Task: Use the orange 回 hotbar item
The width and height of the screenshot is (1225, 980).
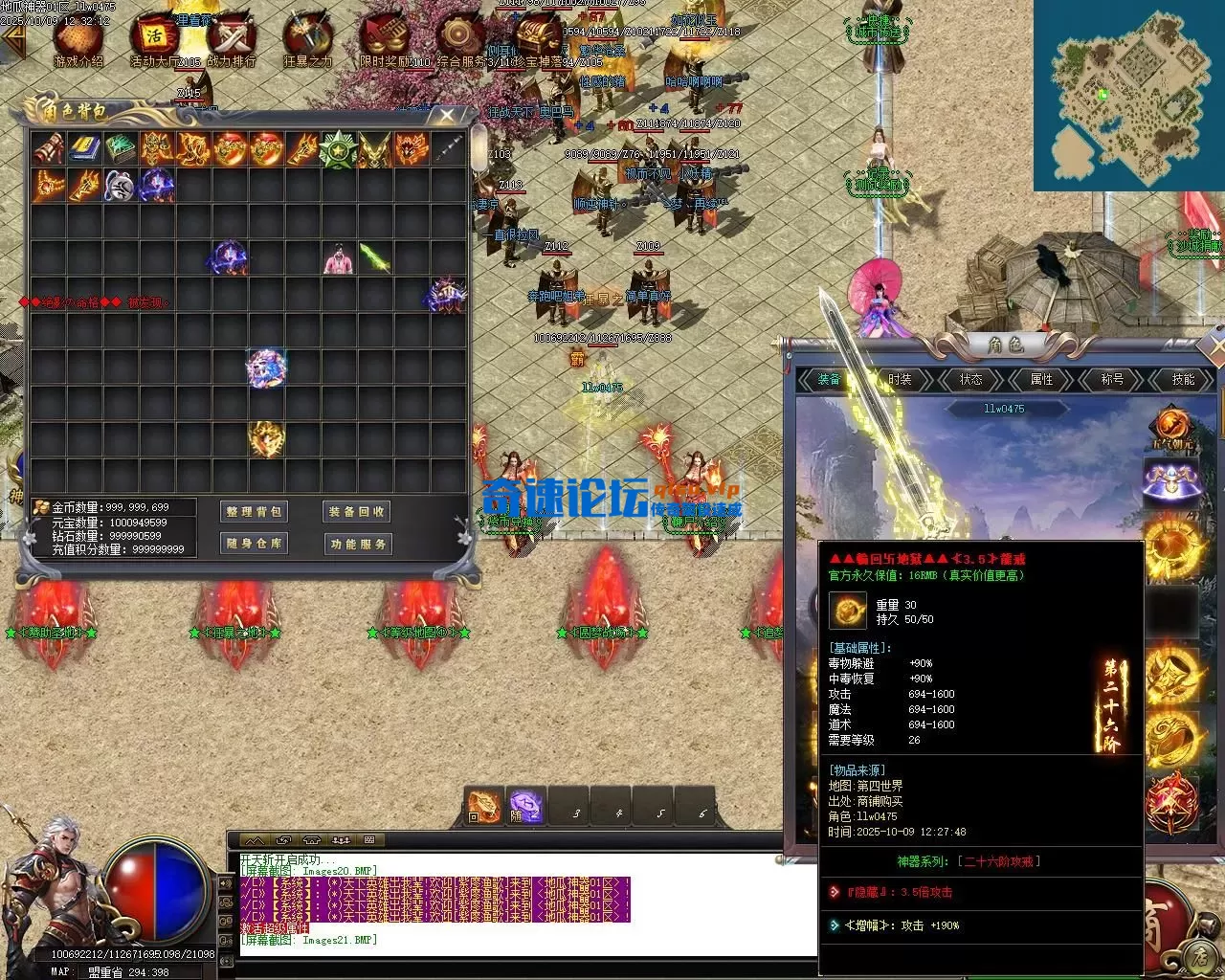Action: pos(484,807)
